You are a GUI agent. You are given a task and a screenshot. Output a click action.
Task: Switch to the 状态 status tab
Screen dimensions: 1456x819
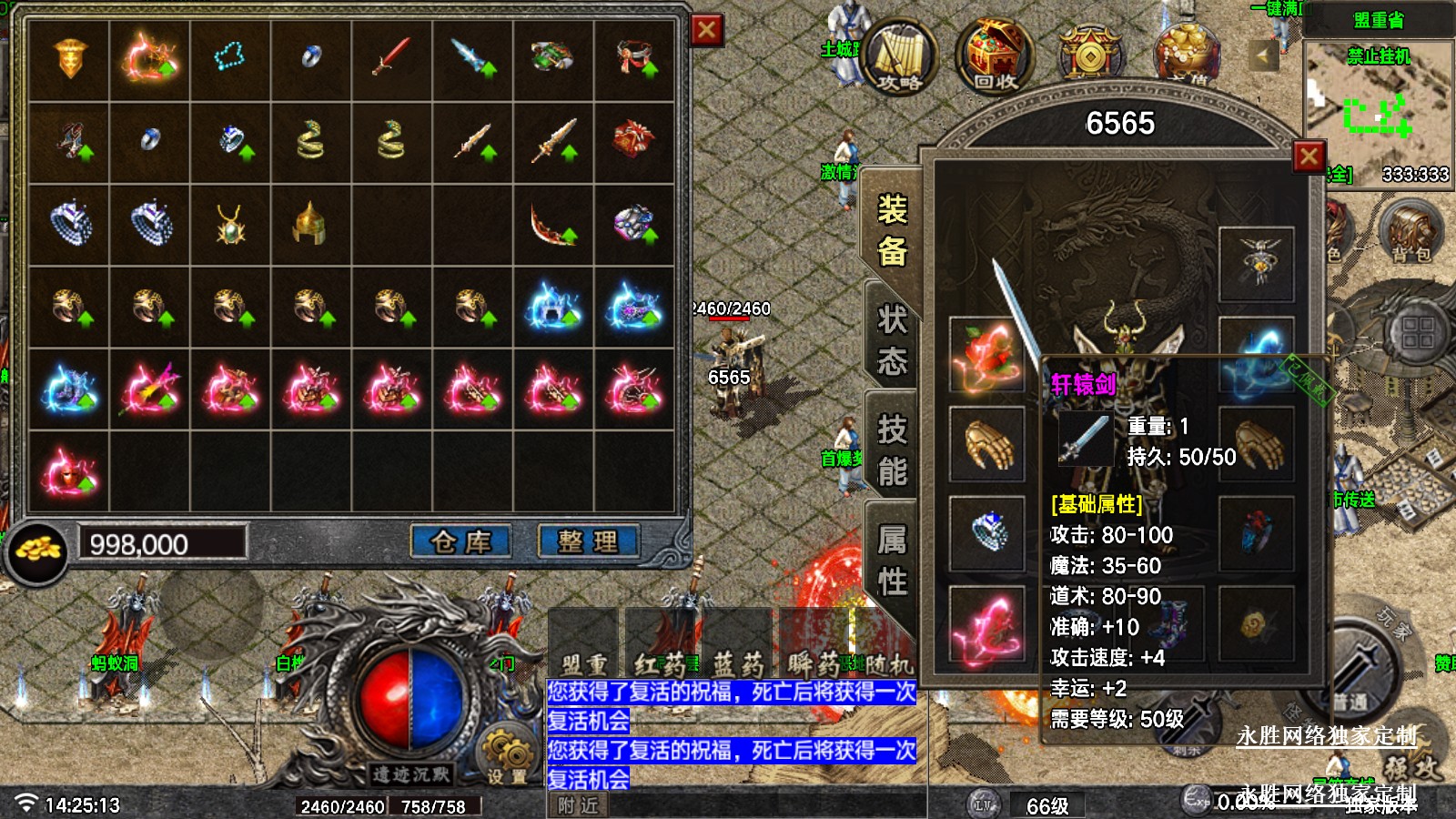click(x=892, y=340)
